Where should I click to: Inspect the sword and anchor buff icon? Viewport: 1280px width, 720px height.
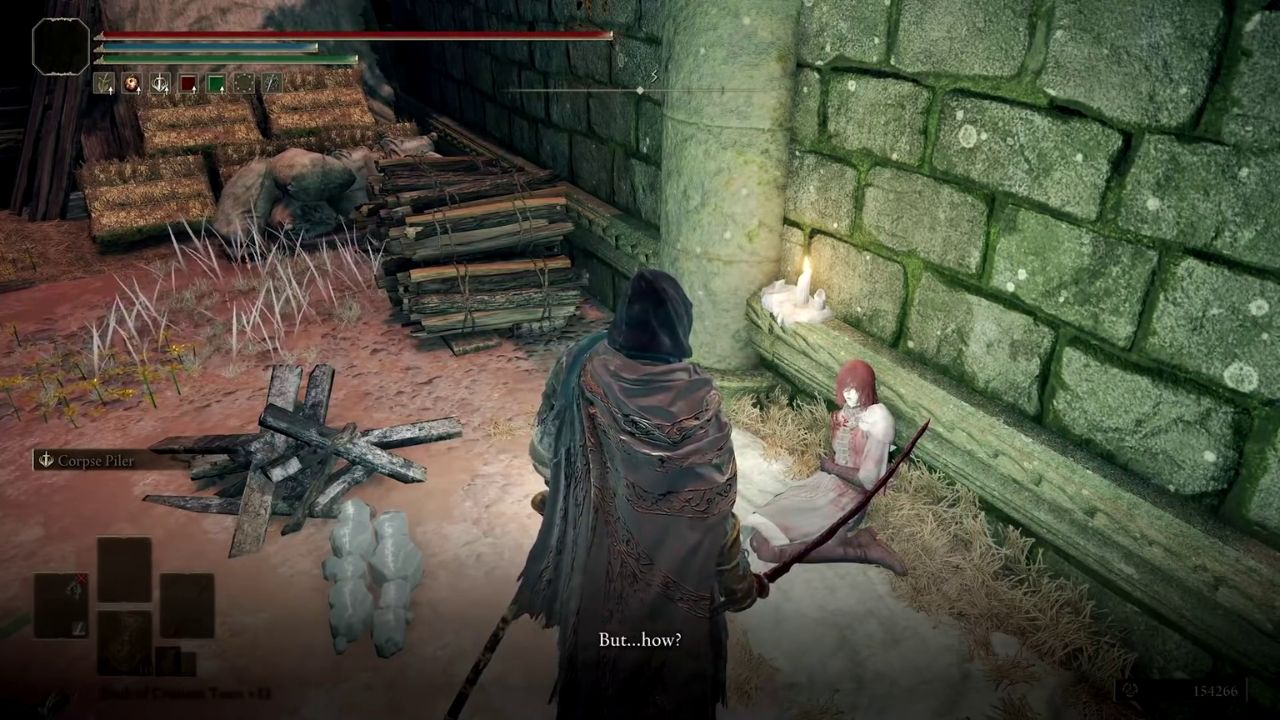(x=160, y=83)
